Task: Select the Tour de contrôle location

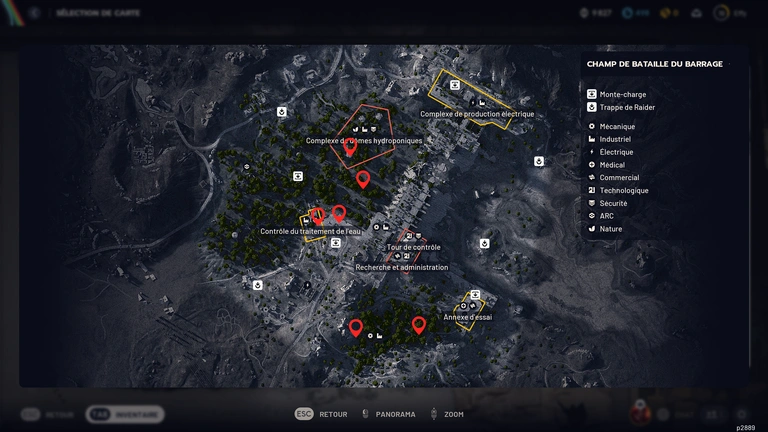Action: (413, 247)
